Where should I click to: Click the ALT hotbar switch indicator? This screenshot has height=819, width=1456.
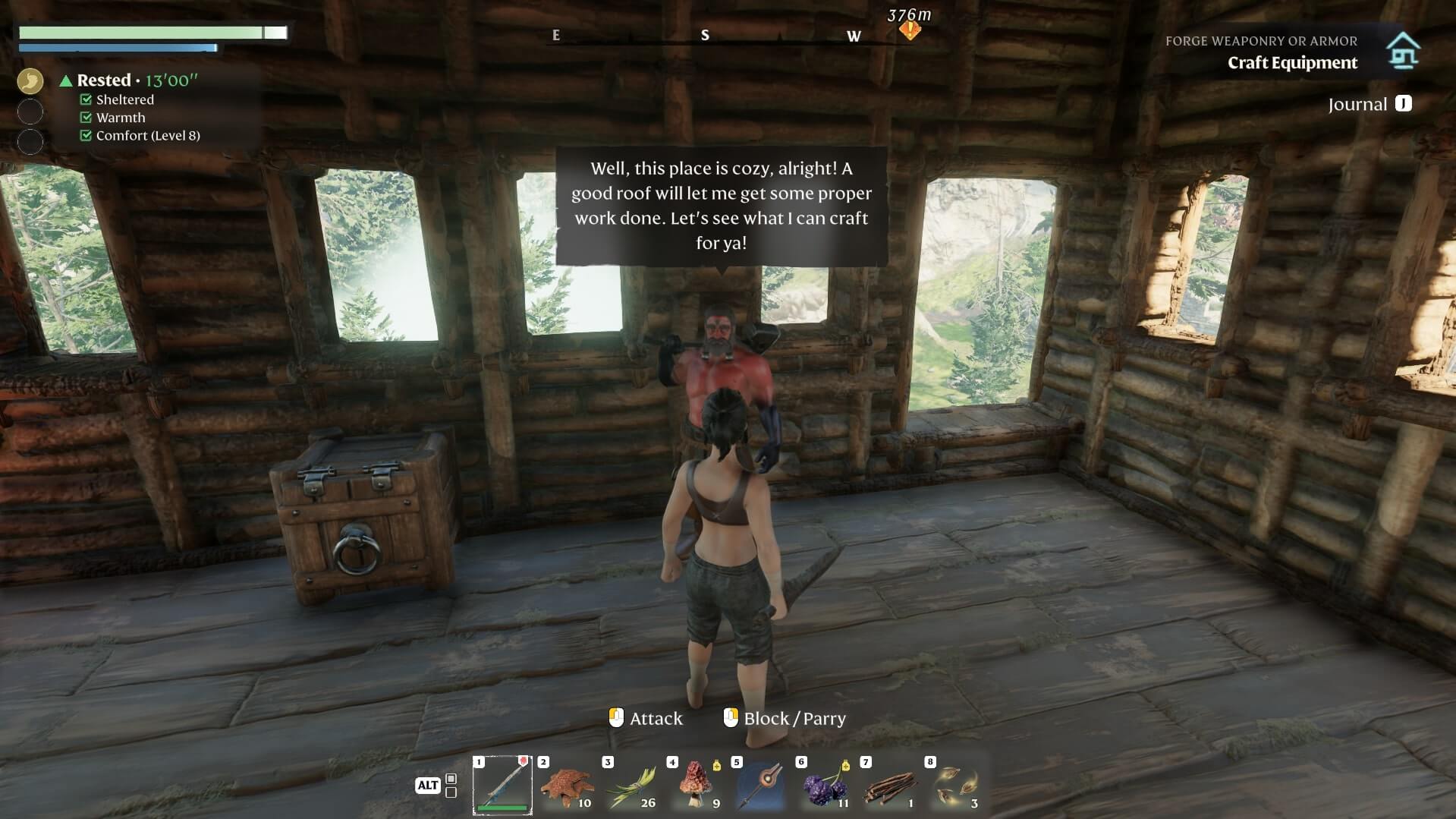427,786
